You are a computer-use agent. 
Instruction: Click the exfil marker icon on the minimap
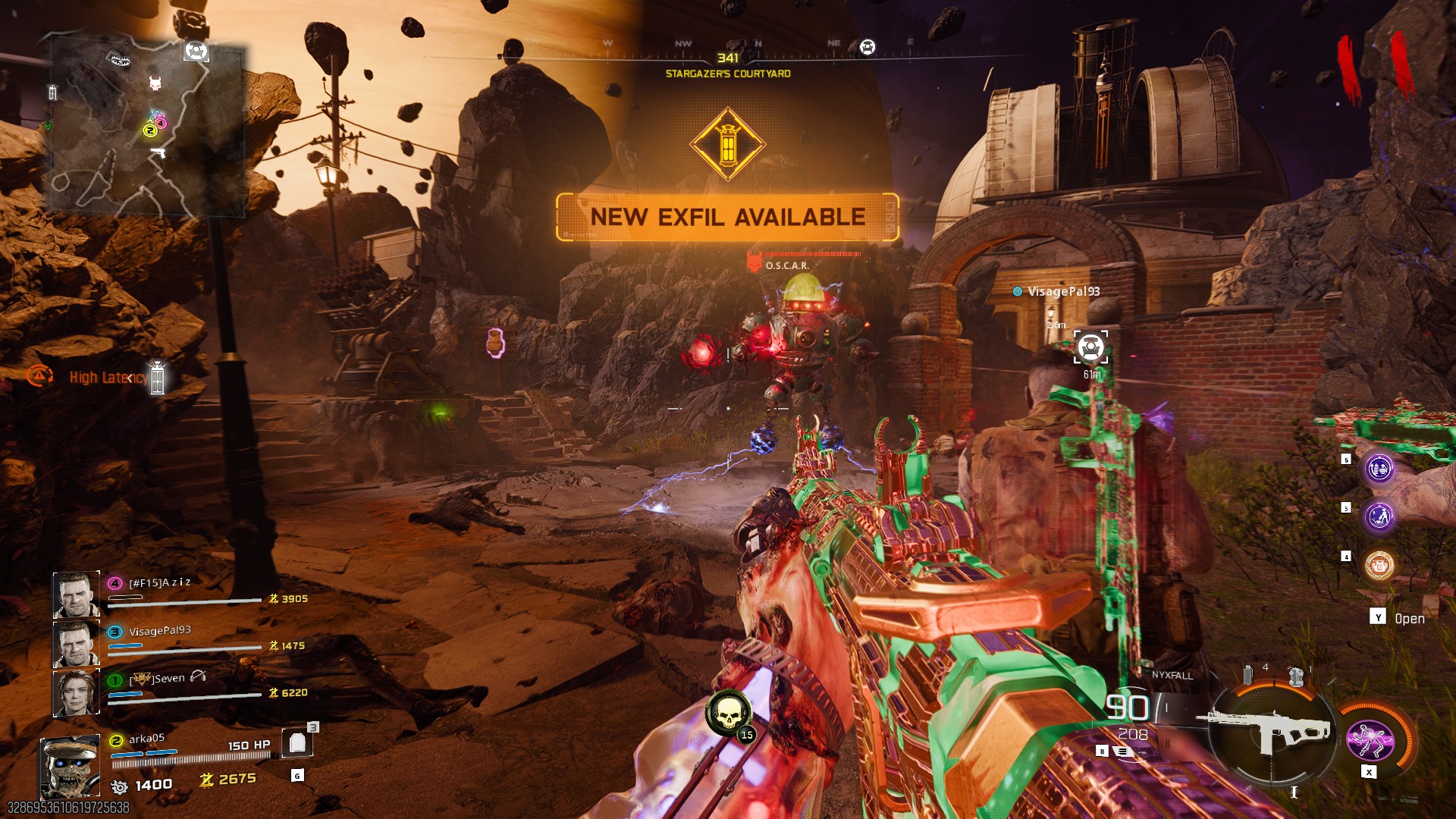196,52
